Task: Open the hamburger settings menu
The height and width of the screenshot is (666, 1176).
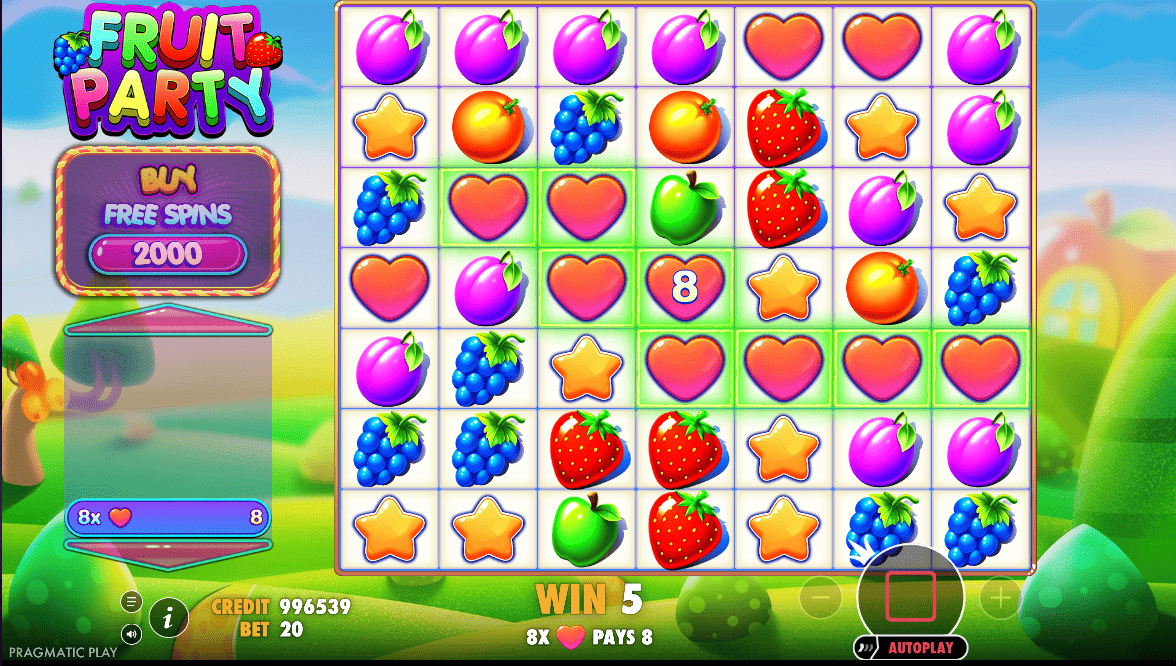Action: click(x=132, y=601)
